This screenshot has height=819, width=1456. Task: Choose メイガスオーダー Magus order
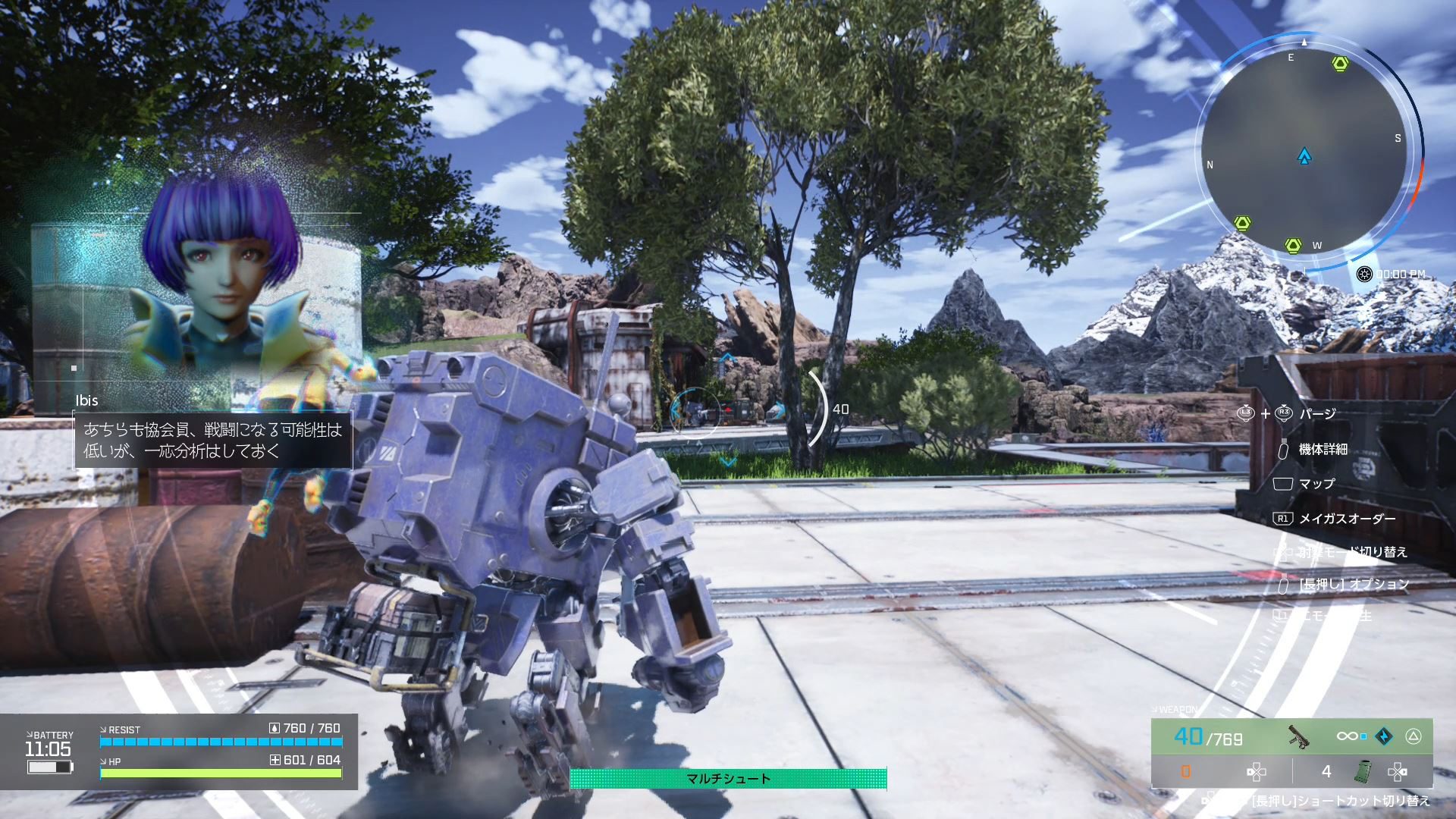click(x=1347, y=519)
